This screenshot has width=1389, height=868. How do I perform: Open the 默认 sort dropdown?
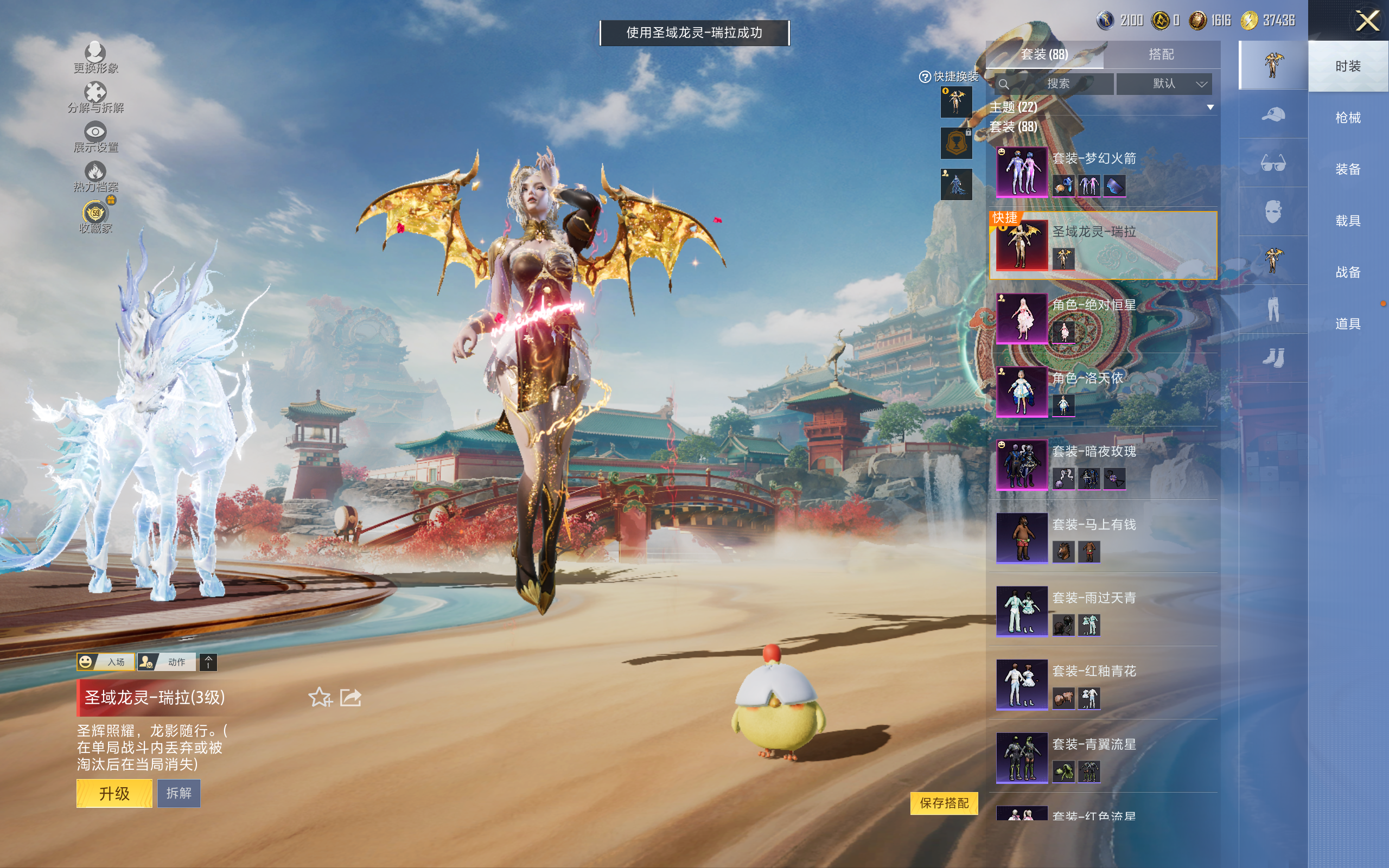tap(1164, 84)
